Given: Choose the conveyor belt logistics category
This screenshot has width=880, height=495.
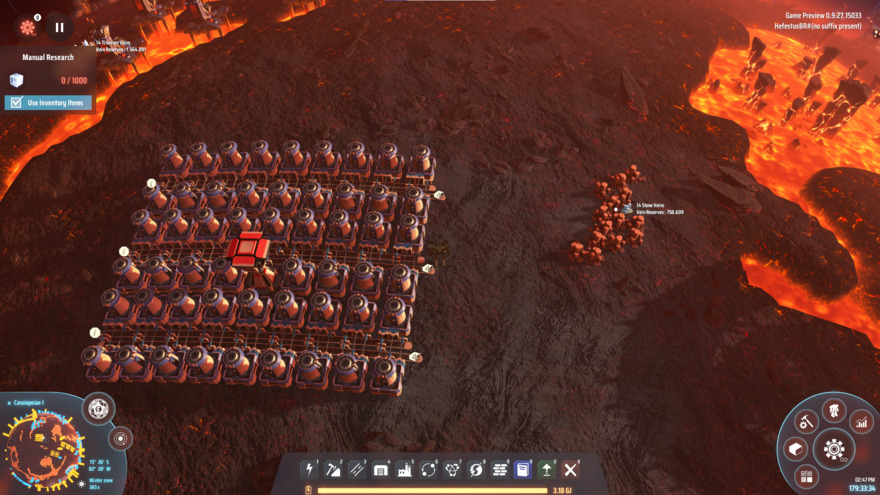Looking at the screenshot, I should pyautogui.click(x=357, y=469).
